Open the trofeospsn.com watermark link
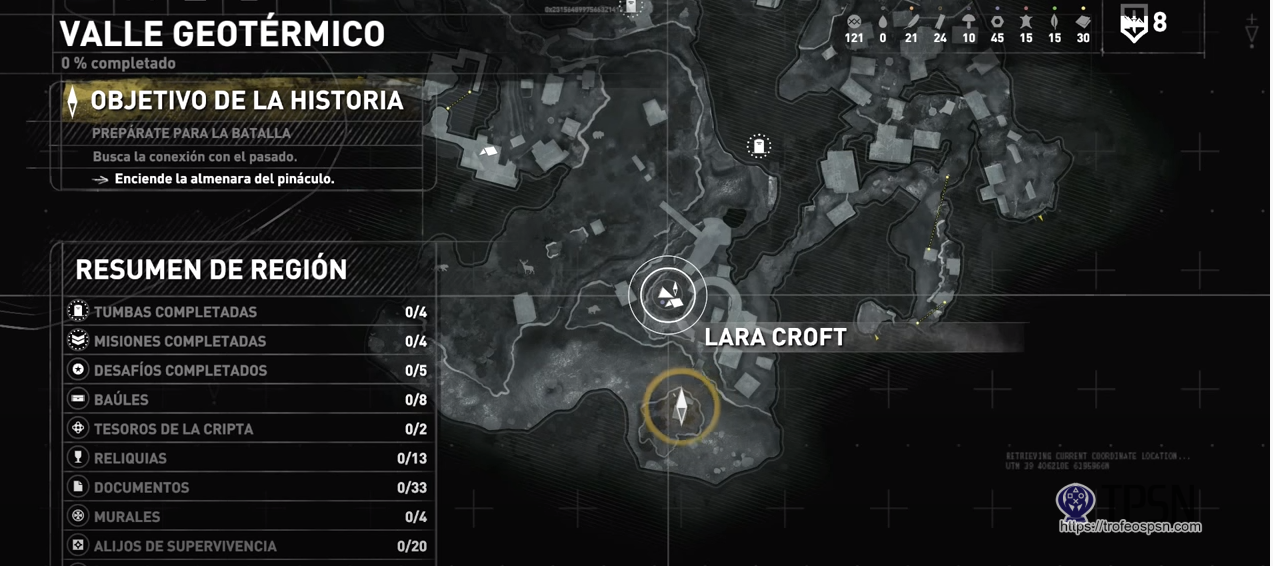The image size is (1273, 566). [1130, 526]
